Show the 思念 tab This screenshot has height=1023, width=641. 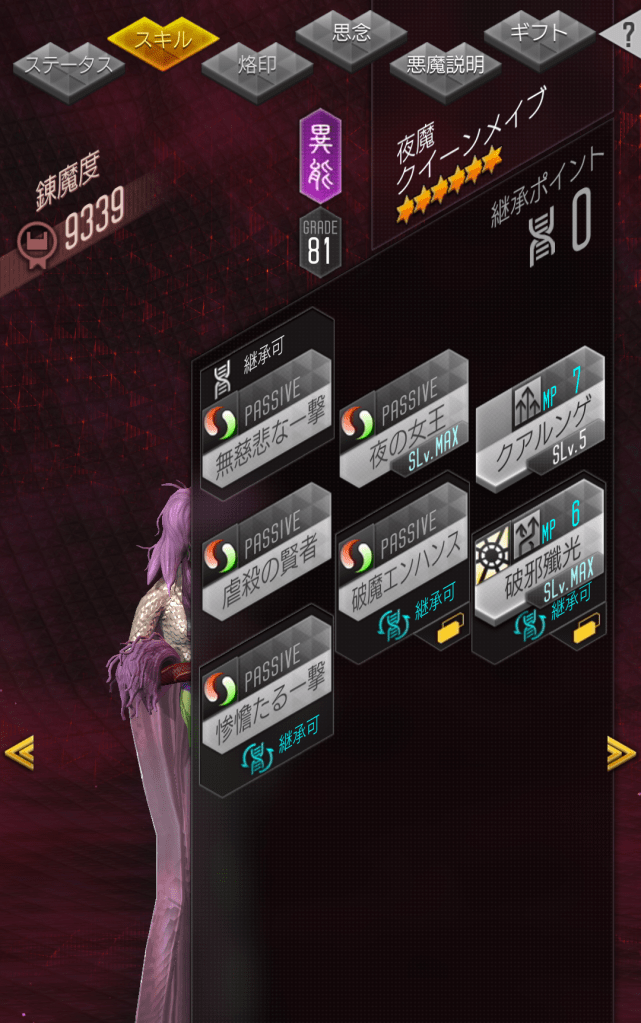click(350, 33)
